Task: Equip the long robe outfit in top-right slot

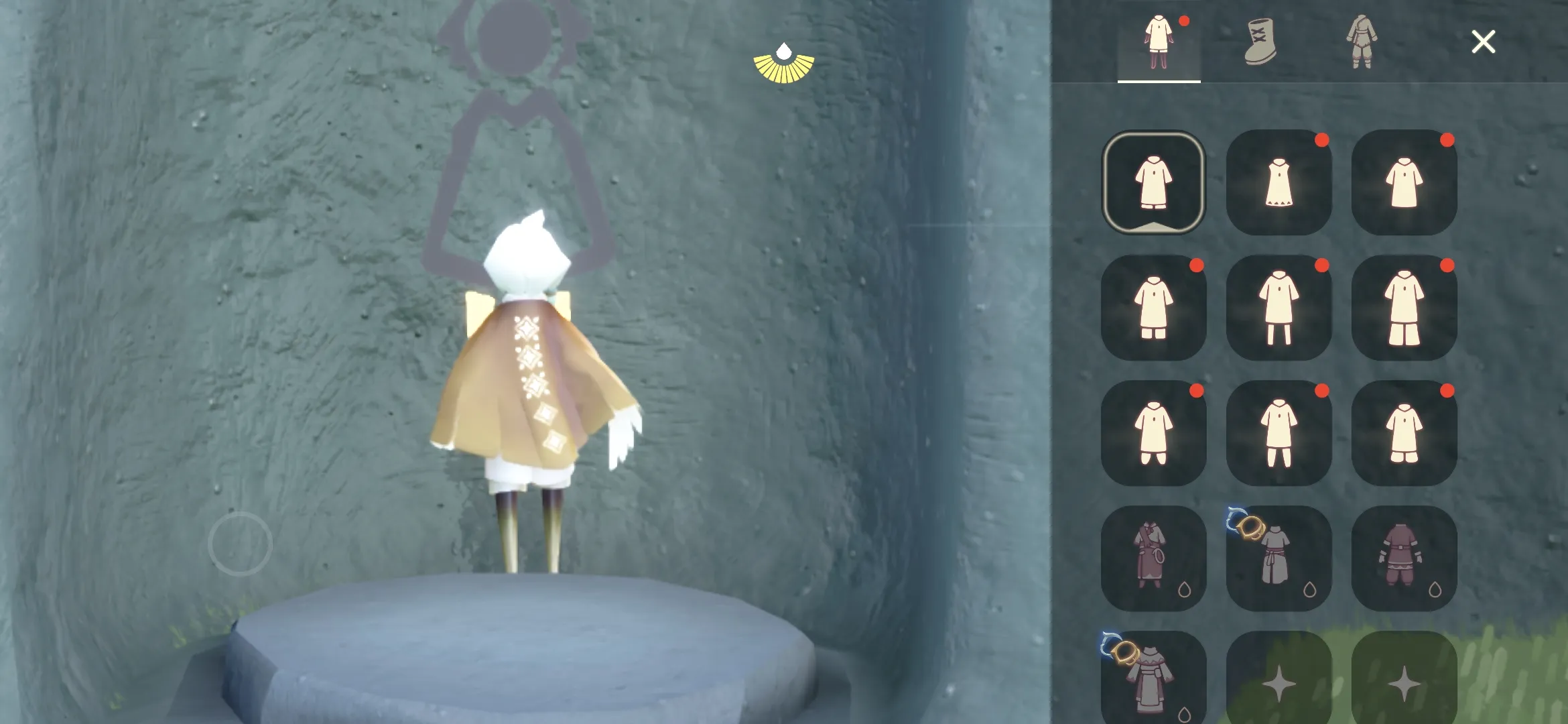Action: [x=1406, y=181]
